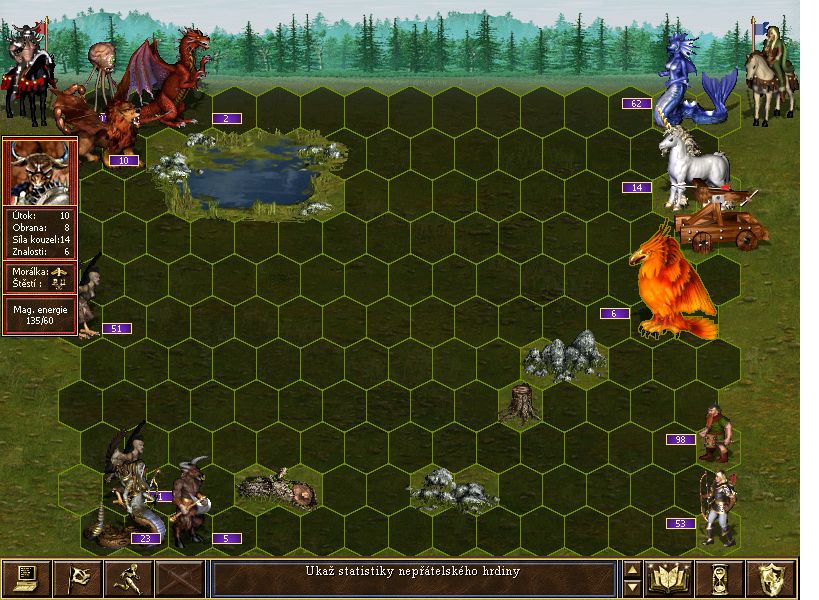Defend using the shield button

(771, 579)
